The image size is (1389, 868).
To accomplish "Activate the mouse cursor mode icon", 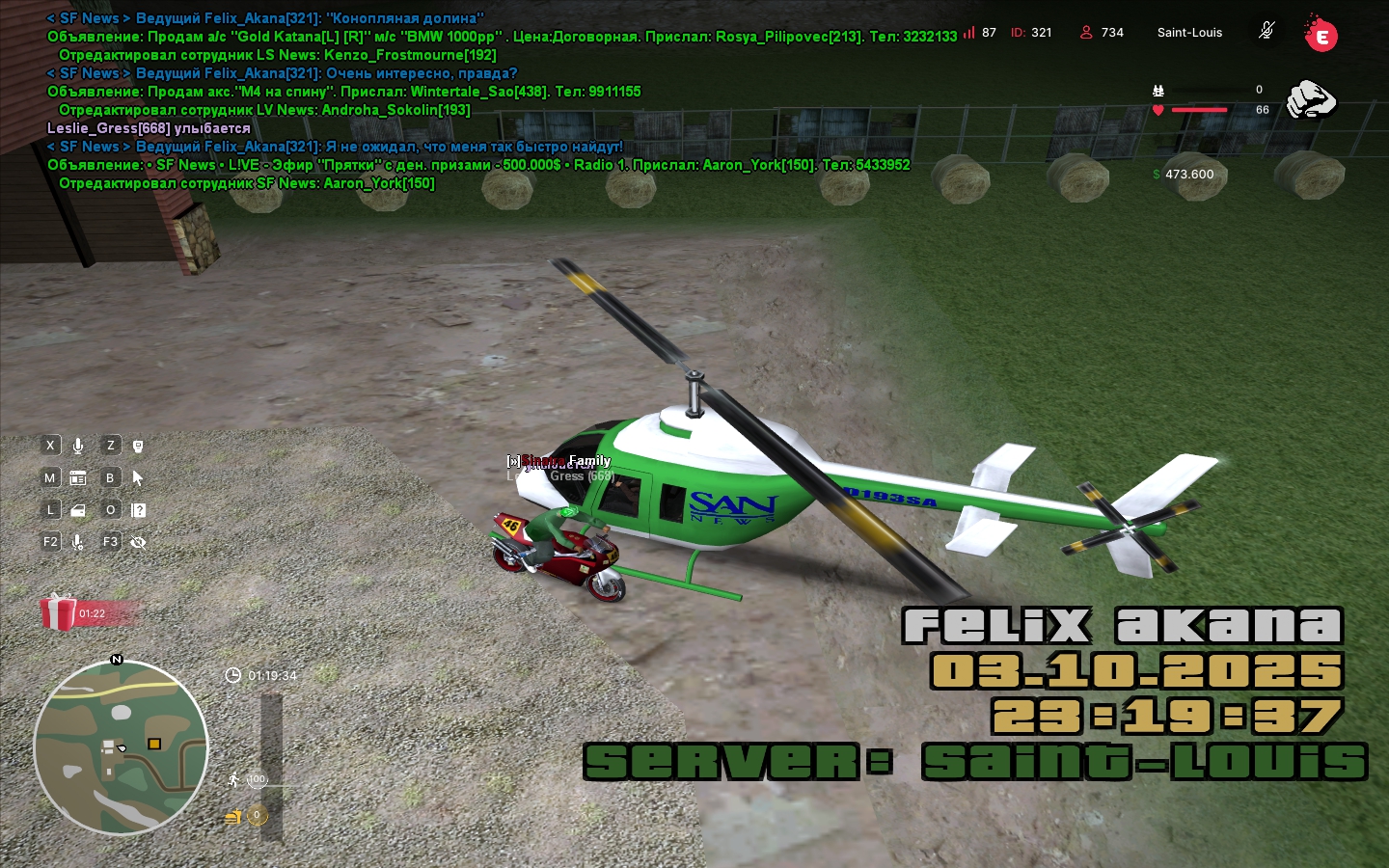I will point(138,477).
